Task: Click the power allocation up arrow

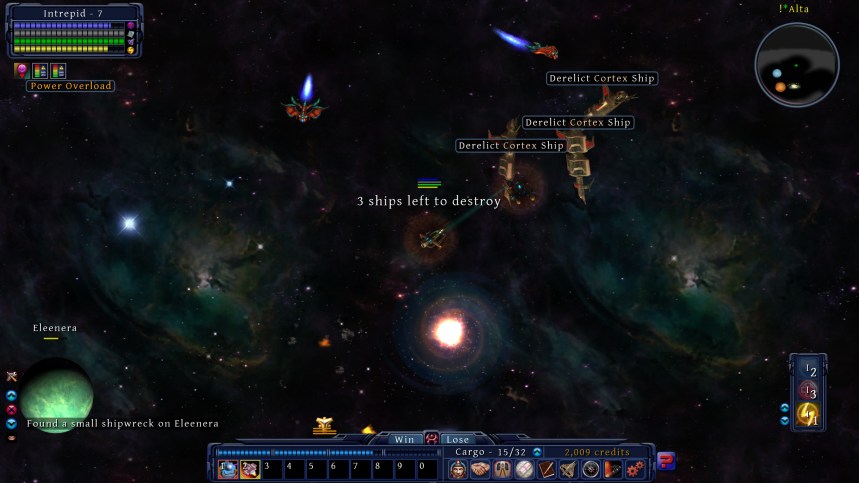Action: click(x=785, y=408)
